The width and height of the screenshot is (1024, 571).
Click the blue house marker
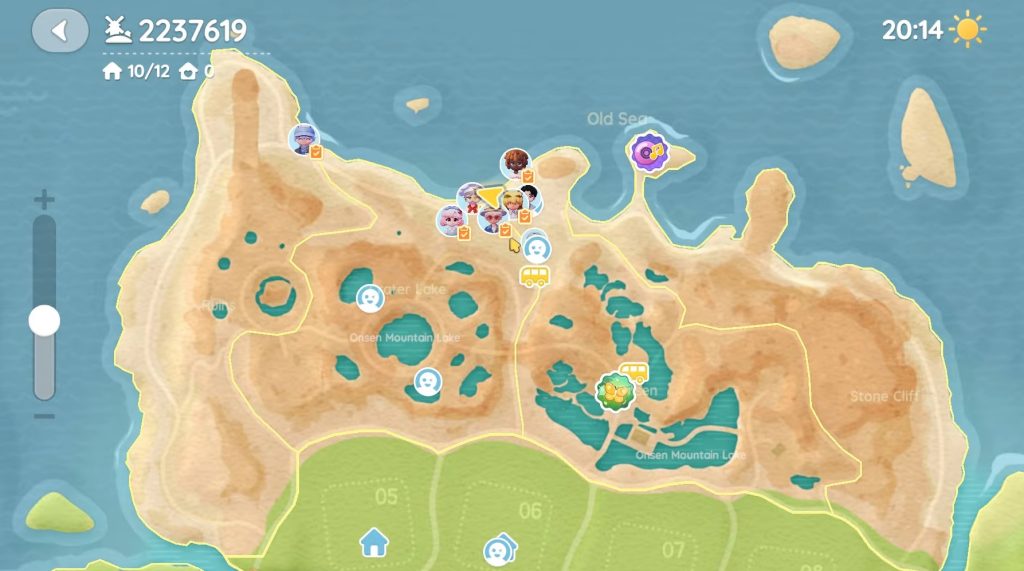[x=374, y=543]
